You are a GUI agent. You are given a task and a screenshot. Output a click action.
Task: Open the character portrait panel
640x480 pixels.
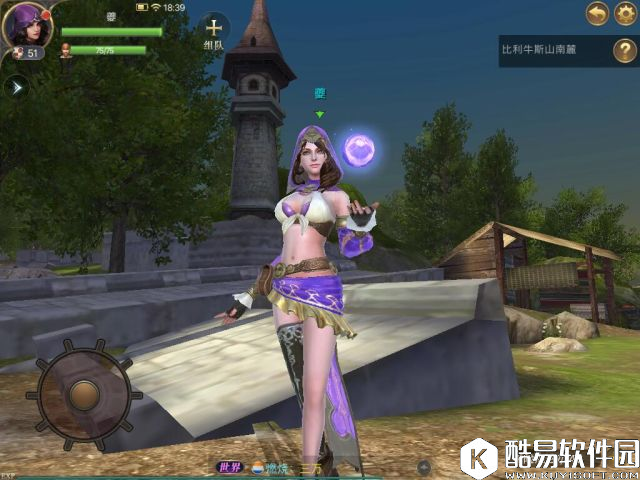[x=28, y=27]
